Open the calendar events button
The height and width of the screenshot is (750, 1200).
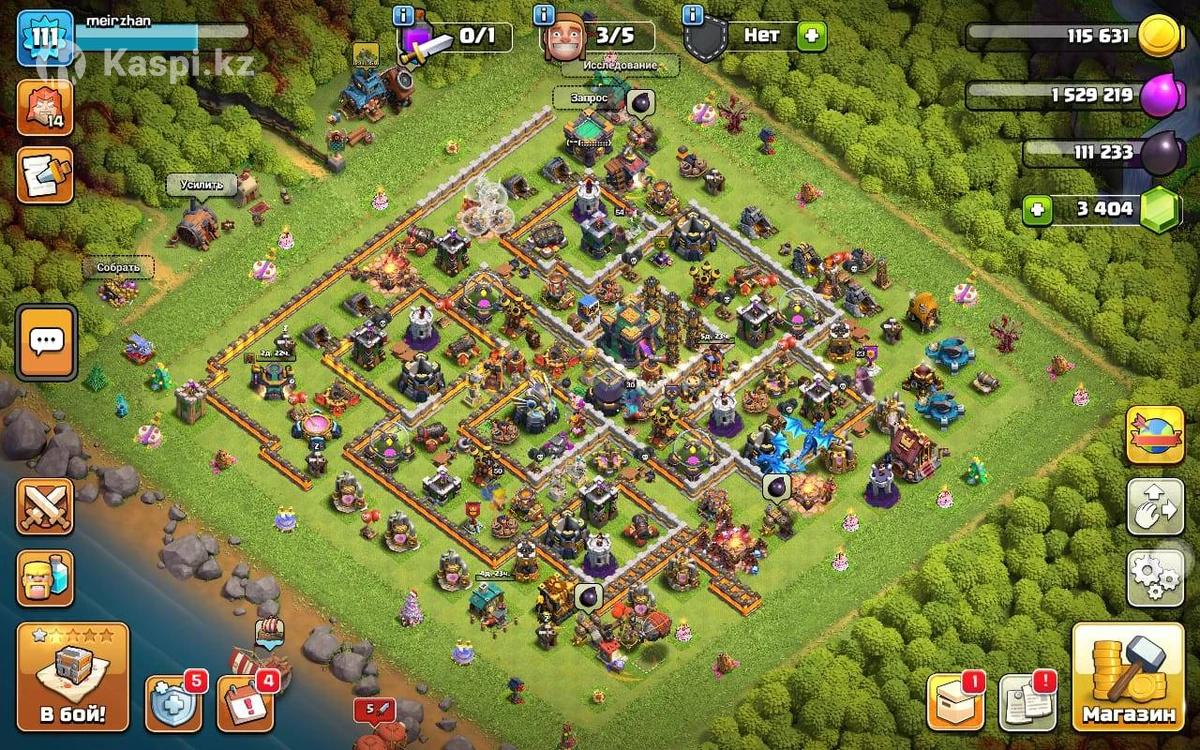245,703
